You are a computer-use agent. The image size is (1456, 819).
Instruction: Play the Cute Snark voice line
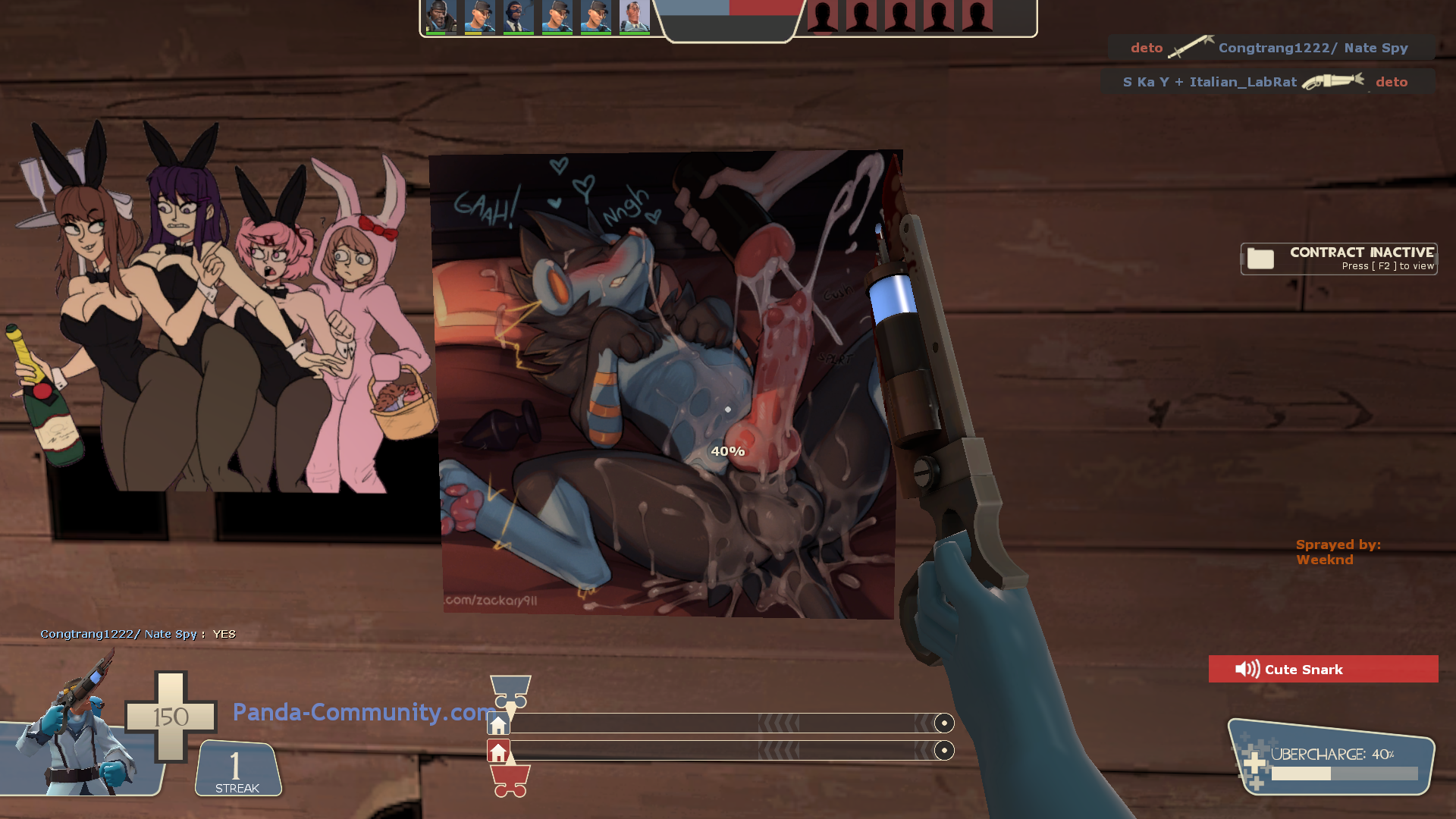click(x=1323, y=669)
